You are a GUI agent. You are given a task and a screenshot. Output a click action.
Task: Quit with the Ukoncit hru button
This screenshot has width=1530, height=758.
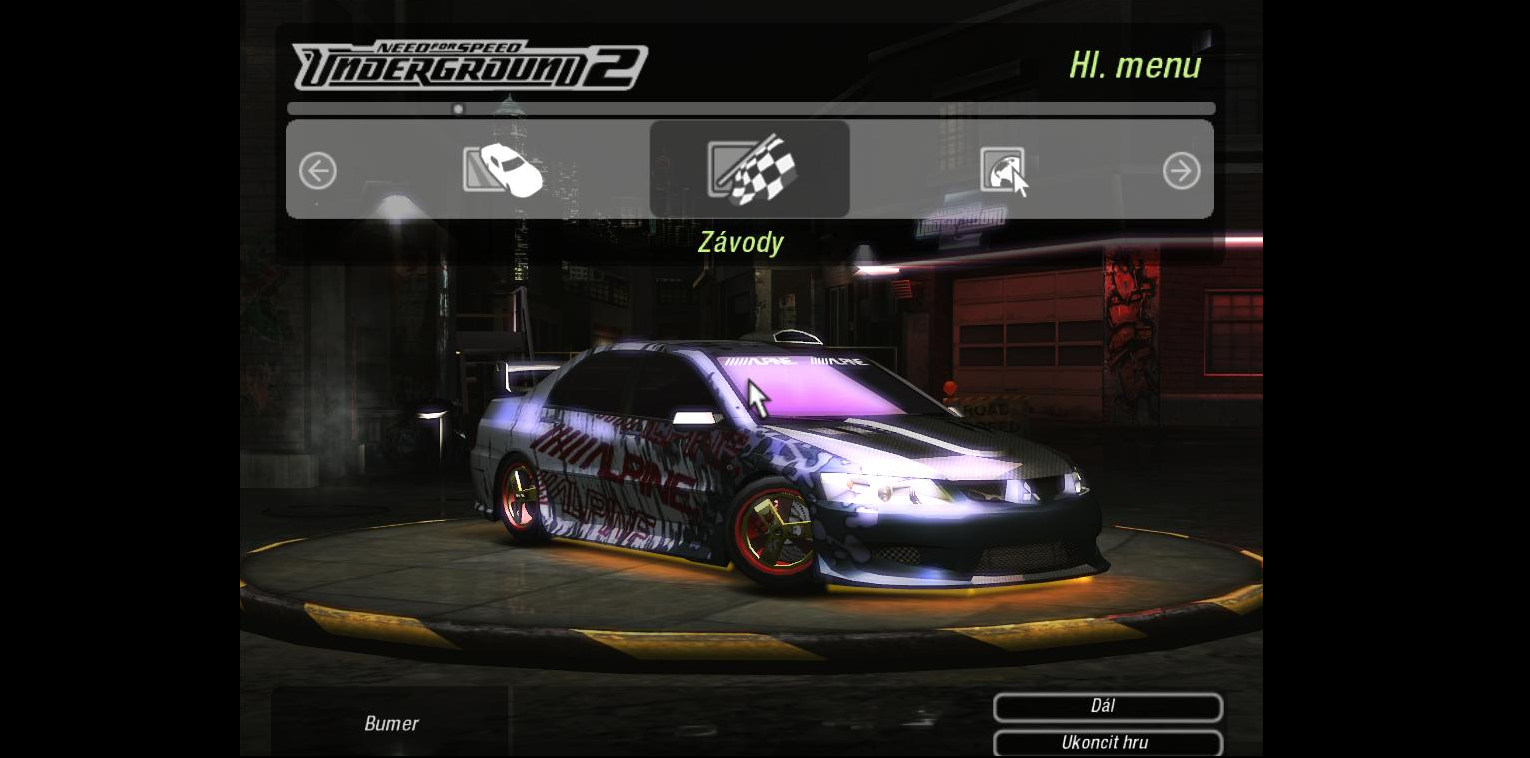click(x=1107, y=743)
